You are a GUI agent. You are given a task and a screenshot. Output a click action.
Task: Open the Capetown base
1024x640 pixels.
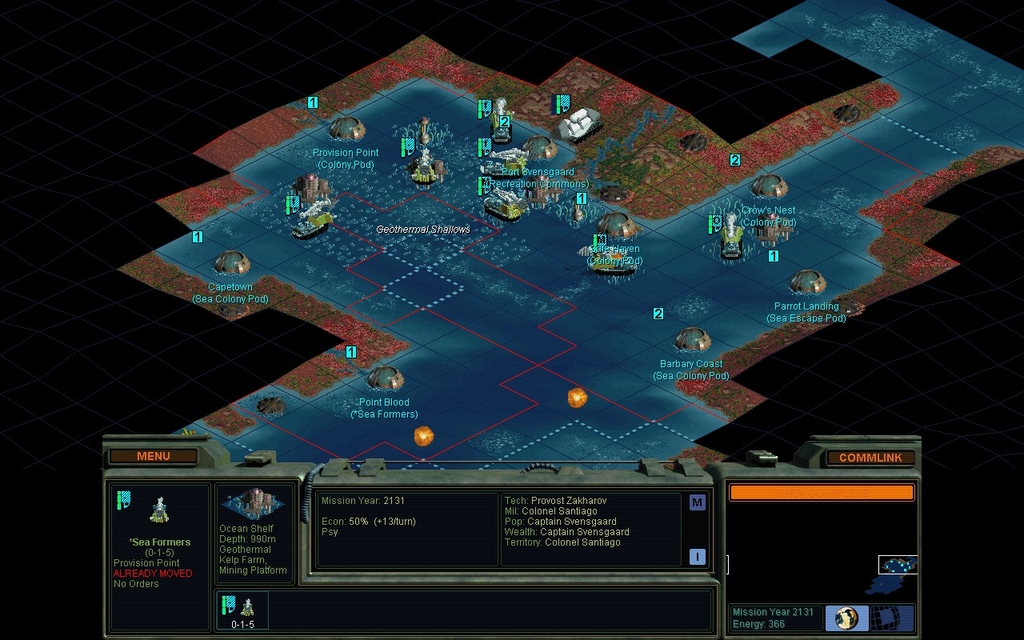[231, 263]
